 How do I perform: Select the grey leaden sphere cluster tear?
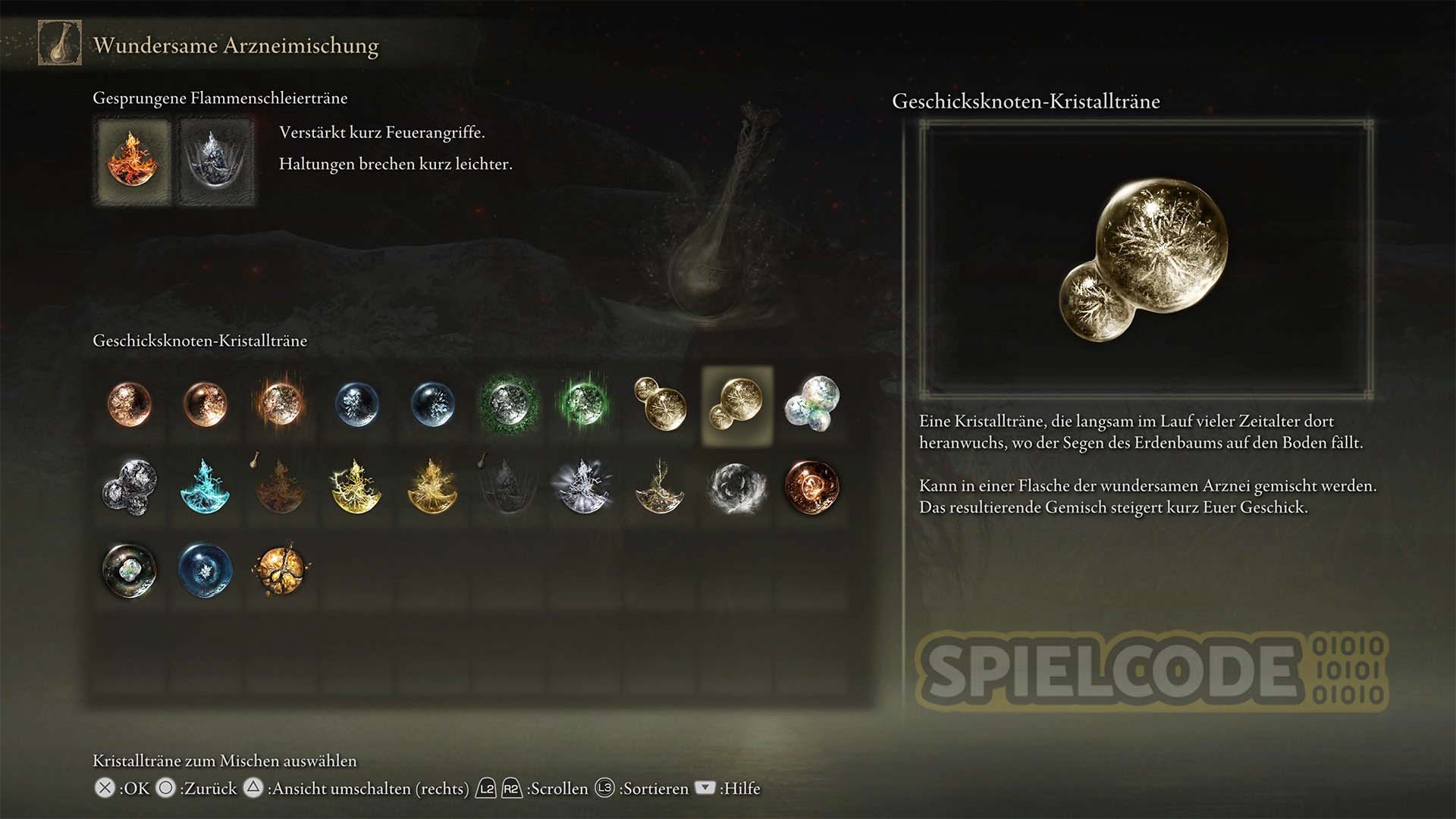point(130,486)
